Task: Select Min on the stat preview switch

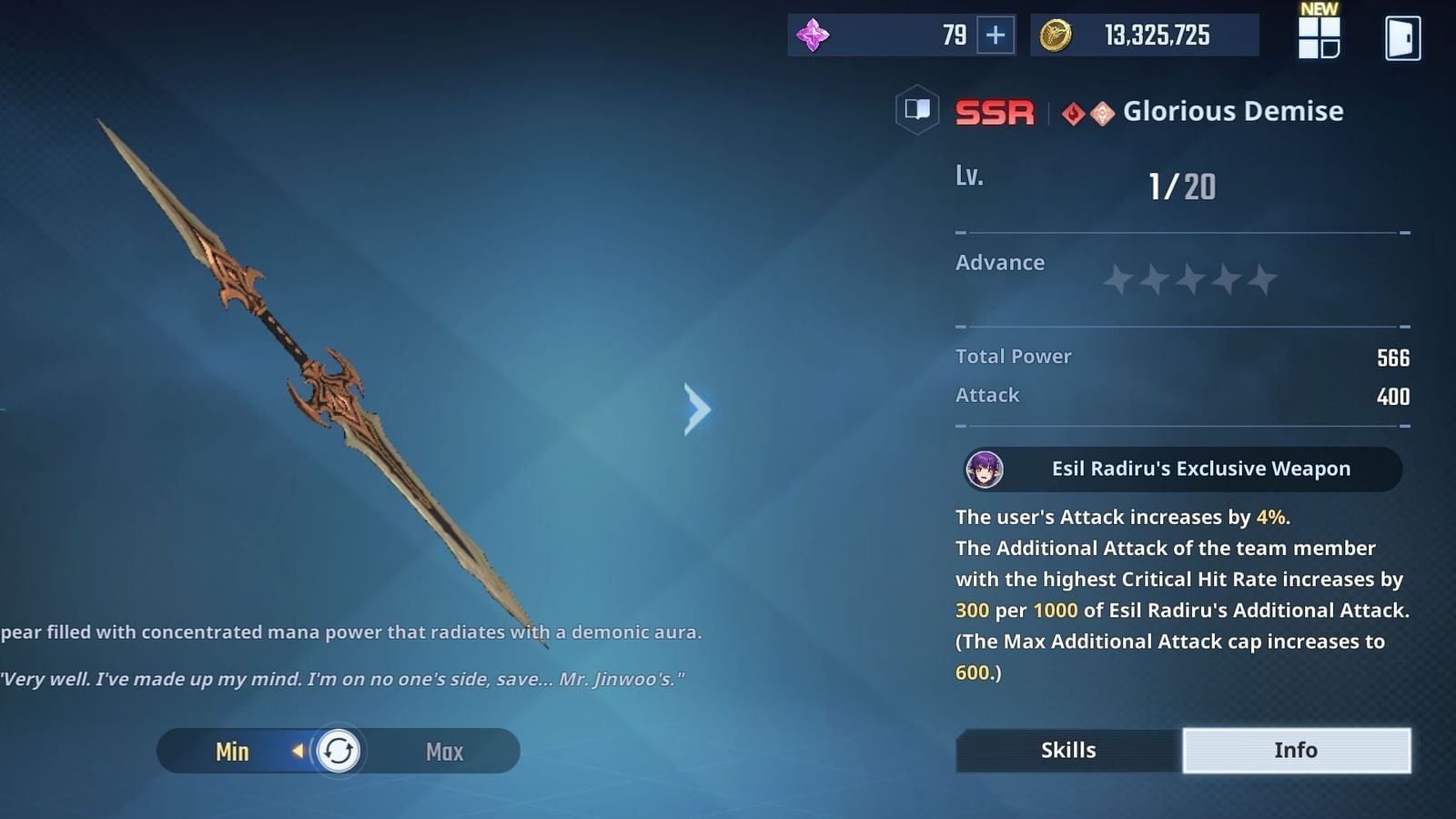Action: click(233, 751)
